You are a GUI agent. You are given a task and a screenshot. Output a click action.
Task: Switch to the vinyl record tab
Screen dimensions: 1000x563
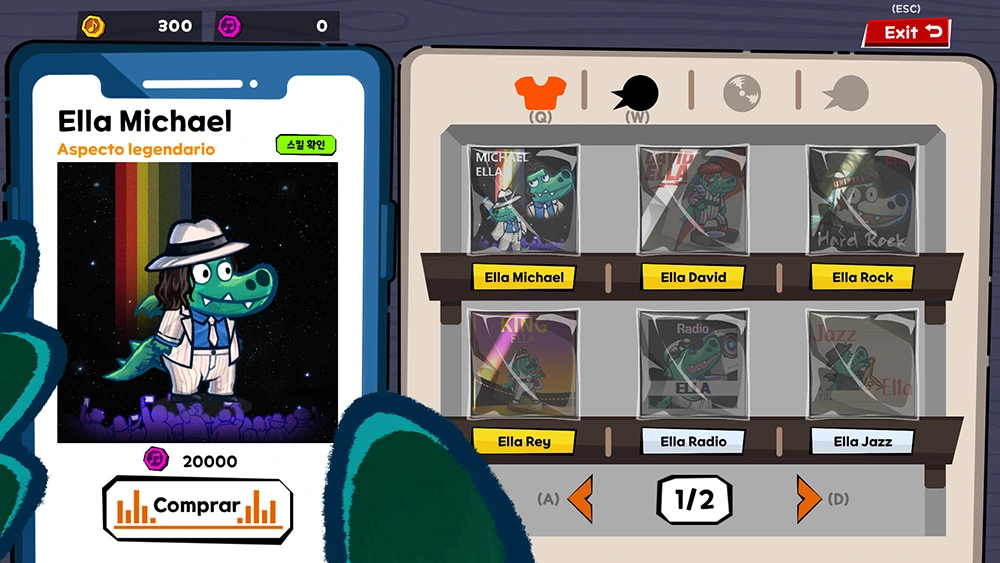[x=742, y=92]
